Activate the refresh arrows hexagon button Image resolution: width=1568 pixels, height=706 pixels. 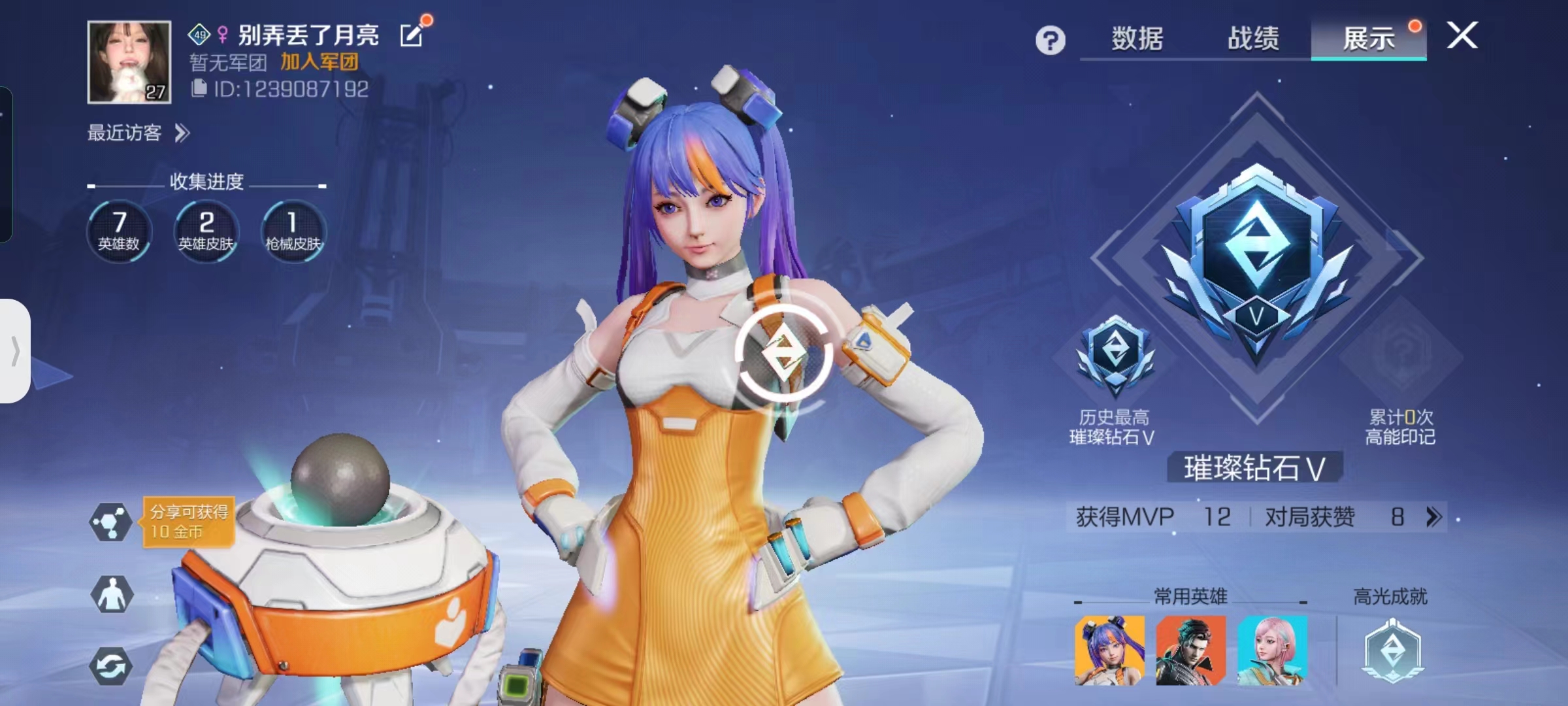(111, 667)
